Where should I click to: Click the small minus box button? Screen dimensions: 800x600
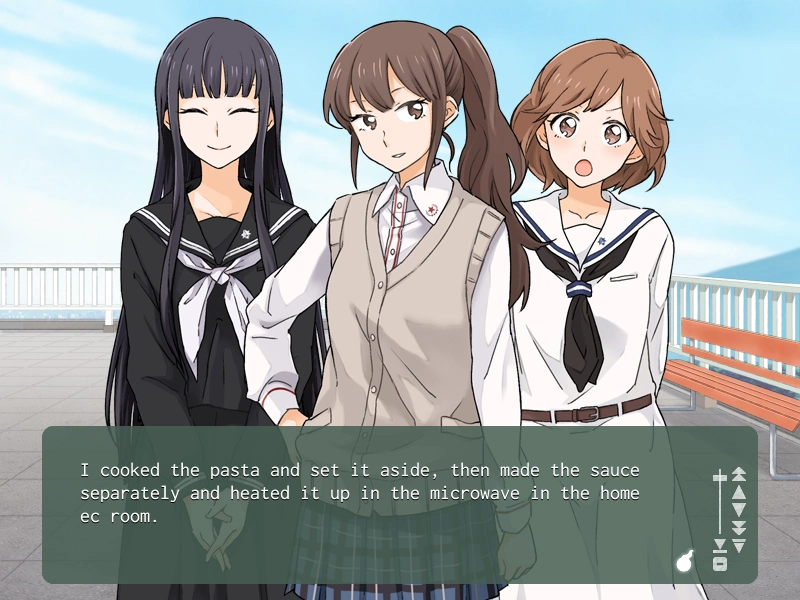click(719, 564)
